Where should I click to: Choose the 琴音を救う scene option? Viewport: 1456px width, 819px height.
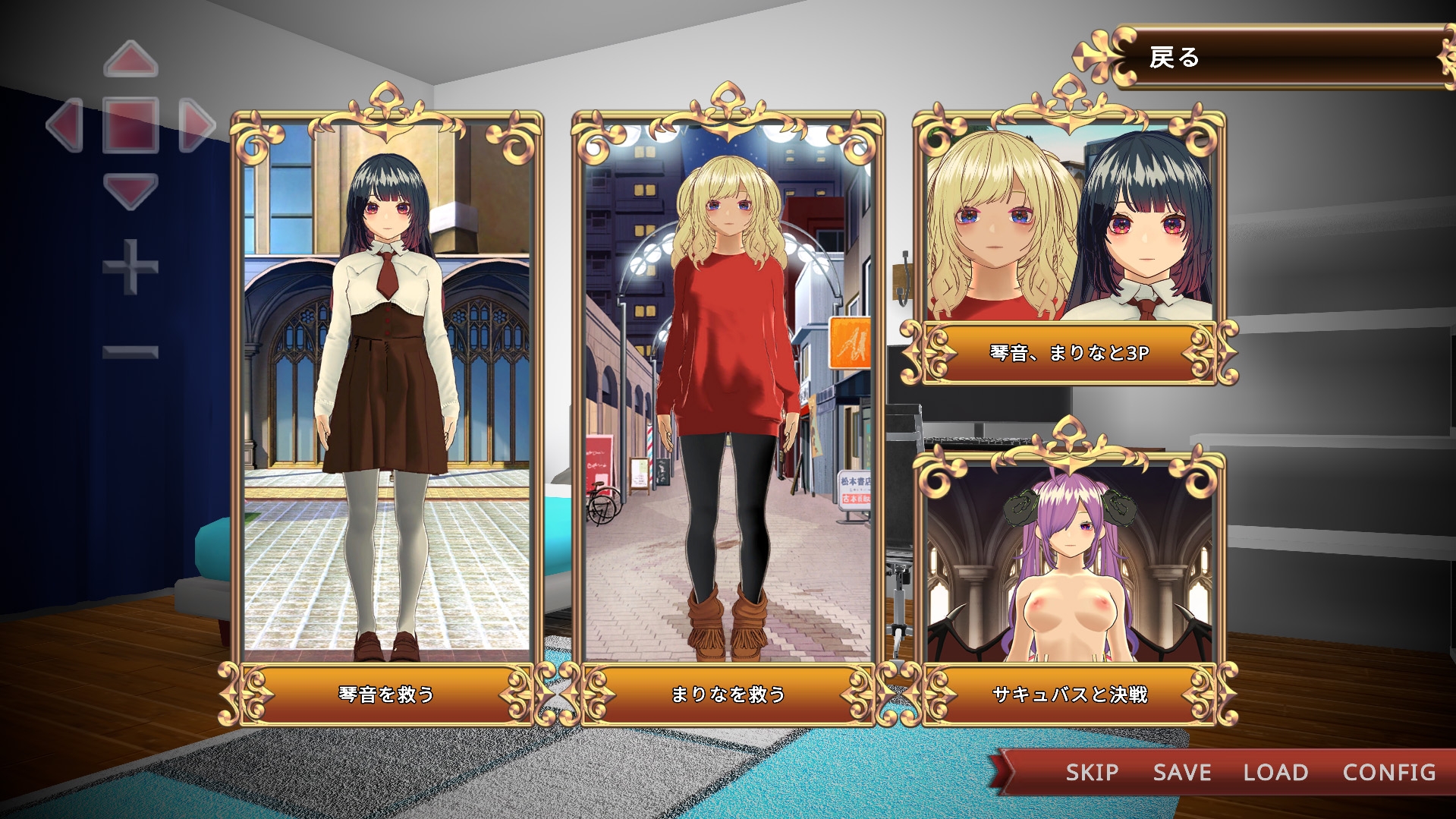[386, 694]
